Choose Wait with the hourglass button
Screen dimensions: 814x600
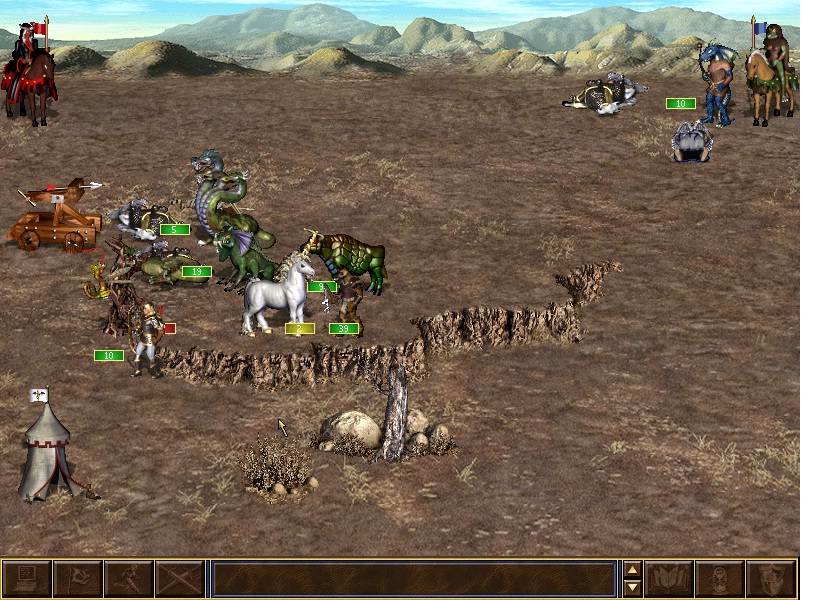tap(720, 579)
